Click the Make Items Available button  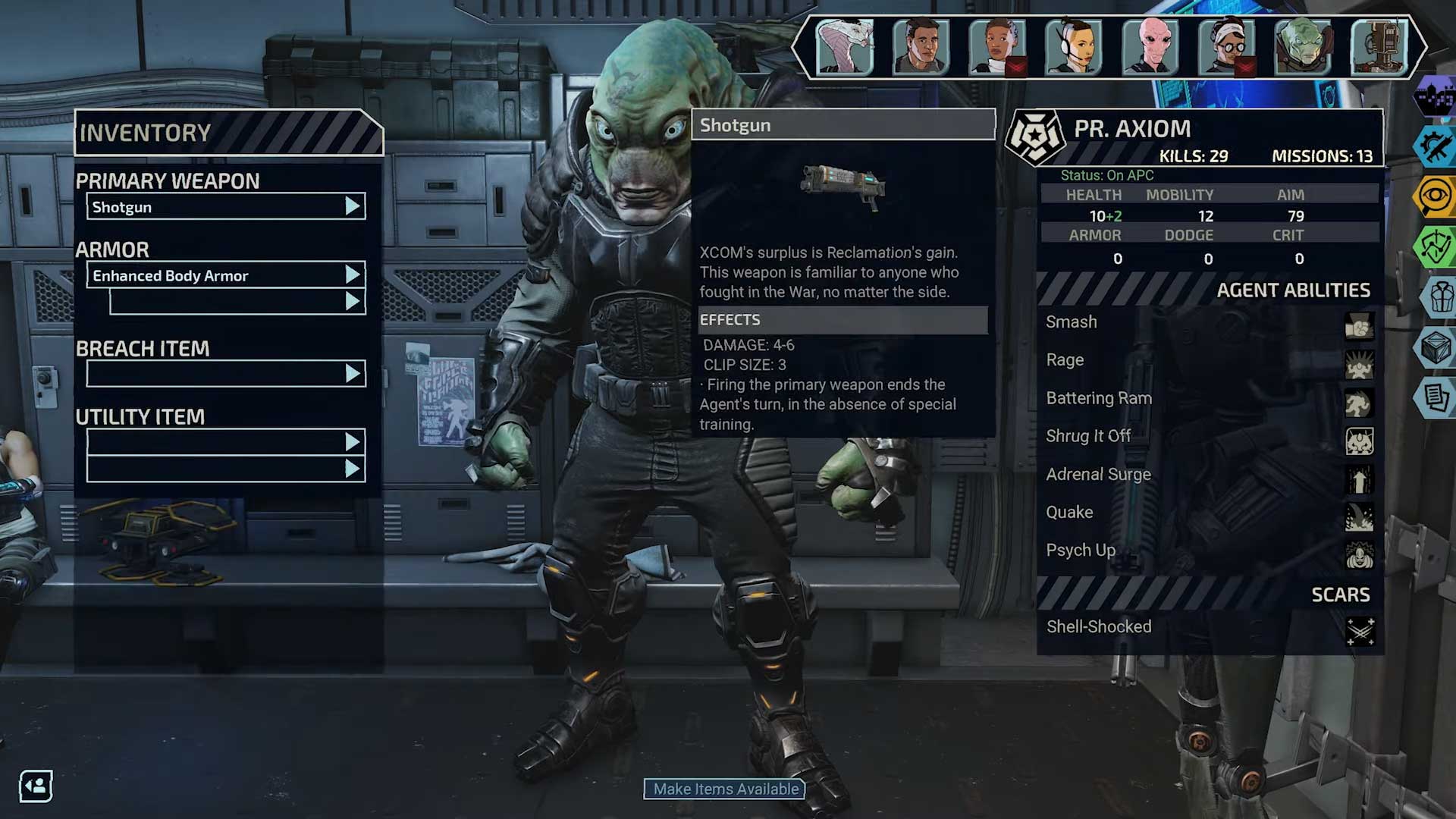click(x=725, y=789)
